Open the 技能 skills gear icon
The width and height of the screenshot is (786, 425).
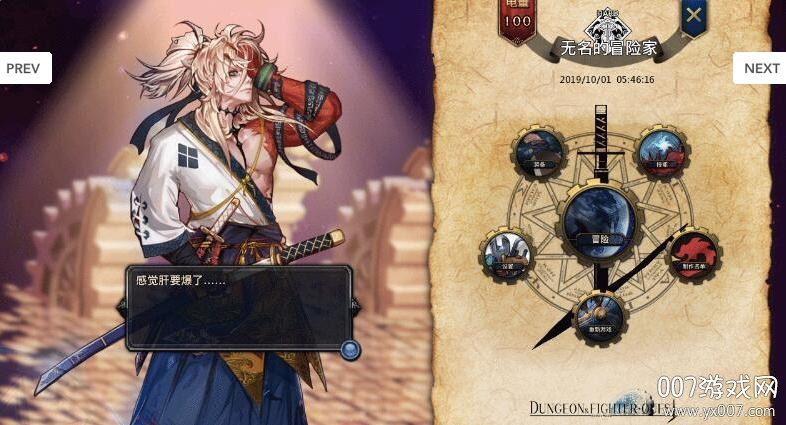(x=662, y=152)
